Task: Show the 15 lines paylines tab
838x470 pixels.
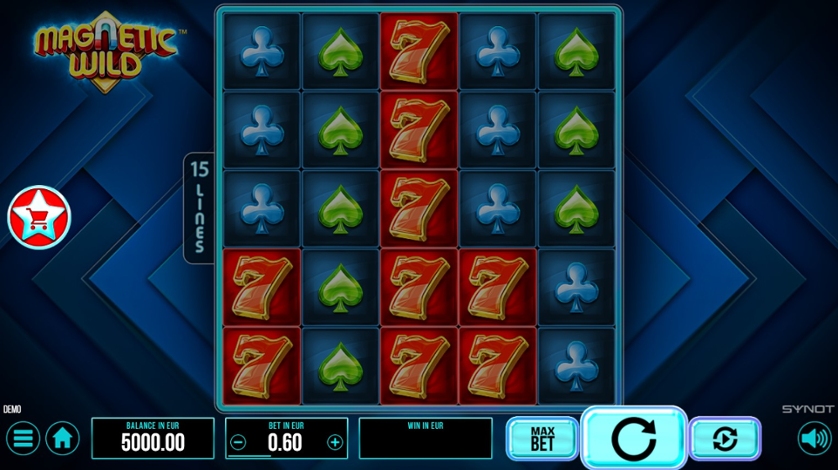Action: click(198, 207)
